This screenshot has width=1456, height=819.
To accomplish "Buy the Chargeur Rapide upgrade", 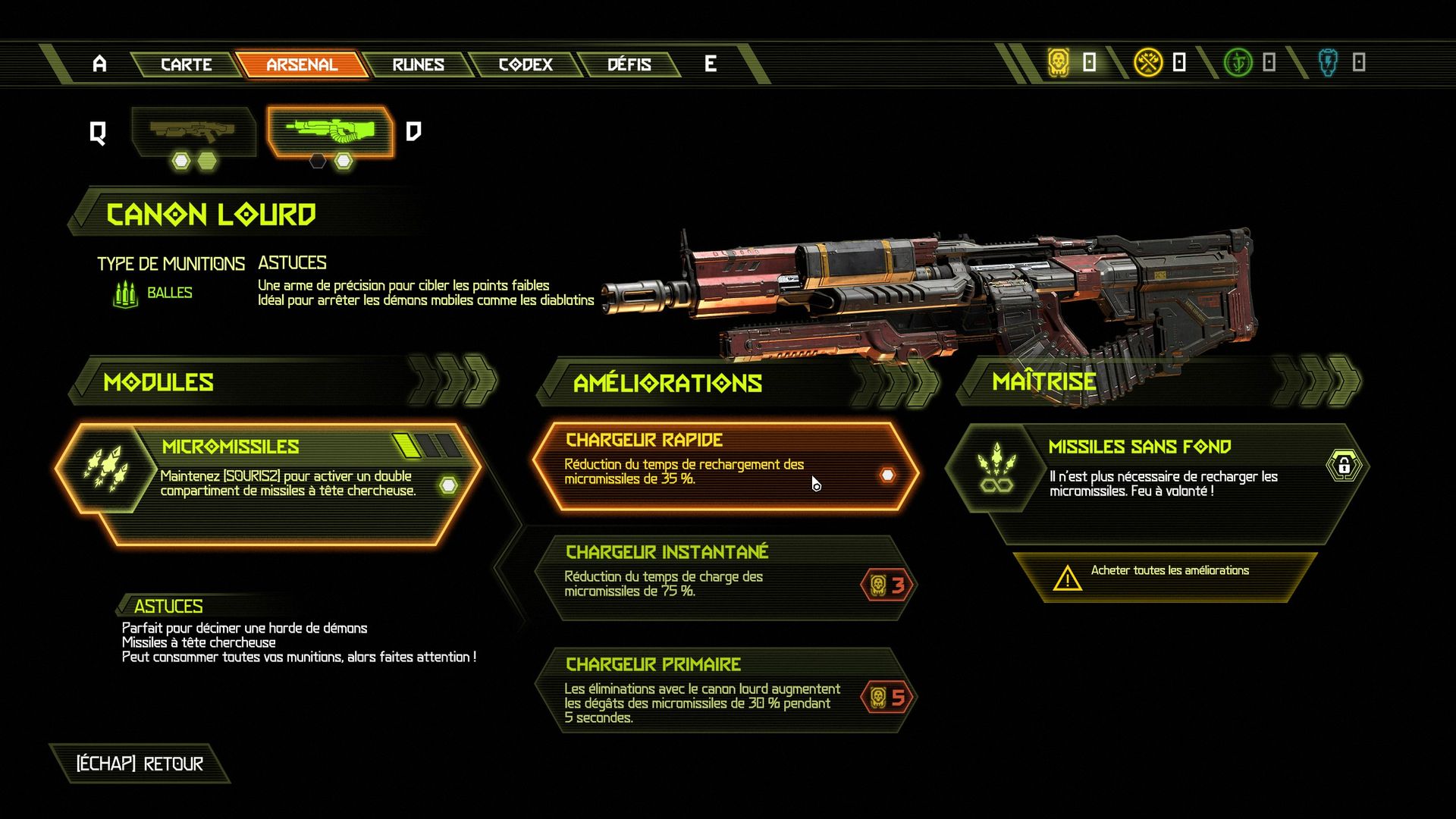I will 724,465.
